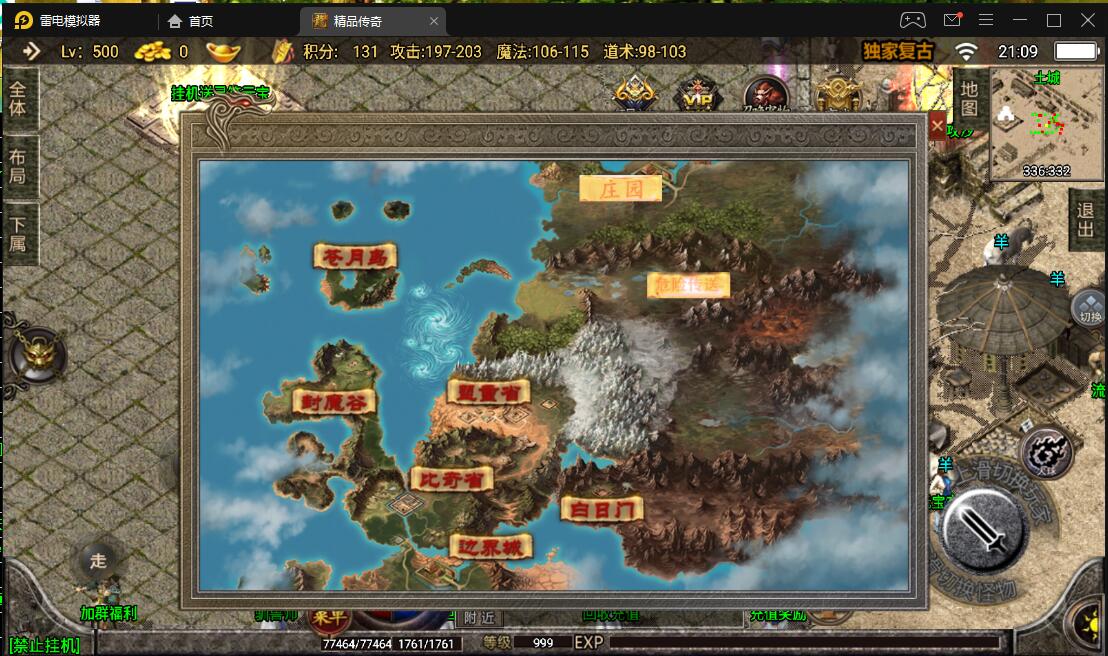The width and height of the screenshot is (1108, 656).
Task: Choose the 封魔谷 map location
Action: pyautogui.click(x=334, y=401)
